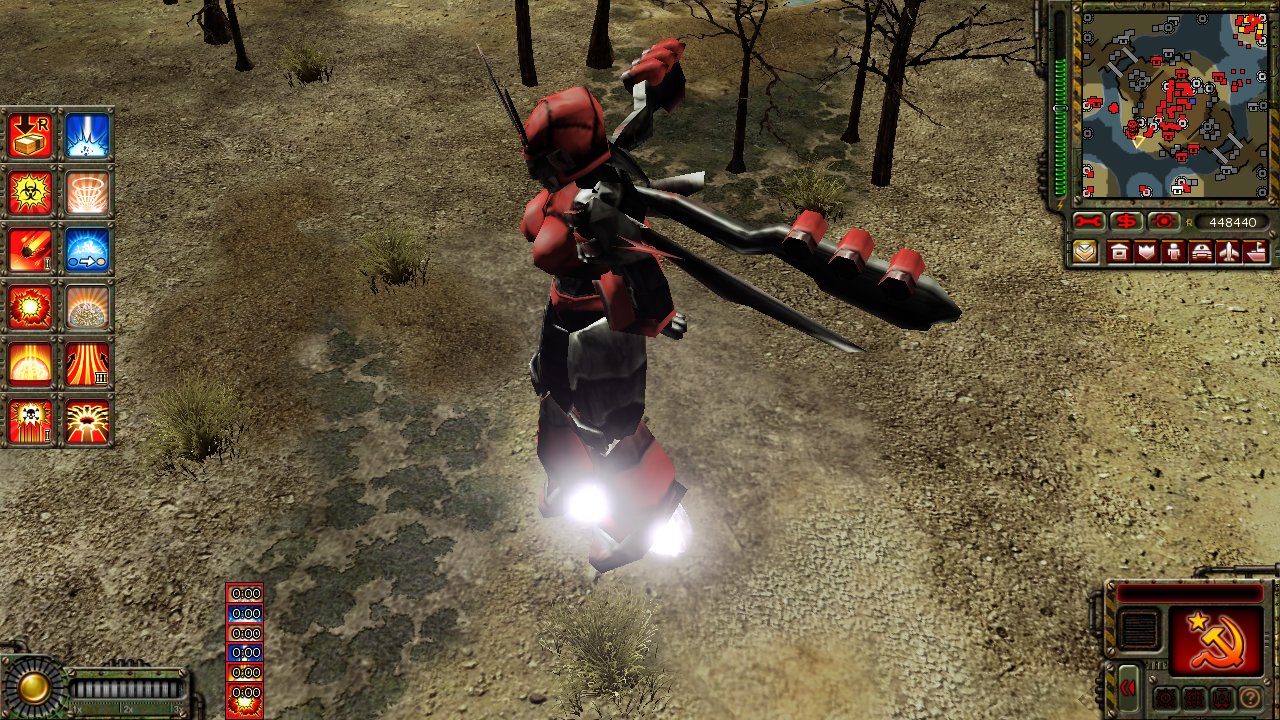Set the aggressive stance in the command bar
This screenshot has height=720, width=1280.
tap(1166, 697)
